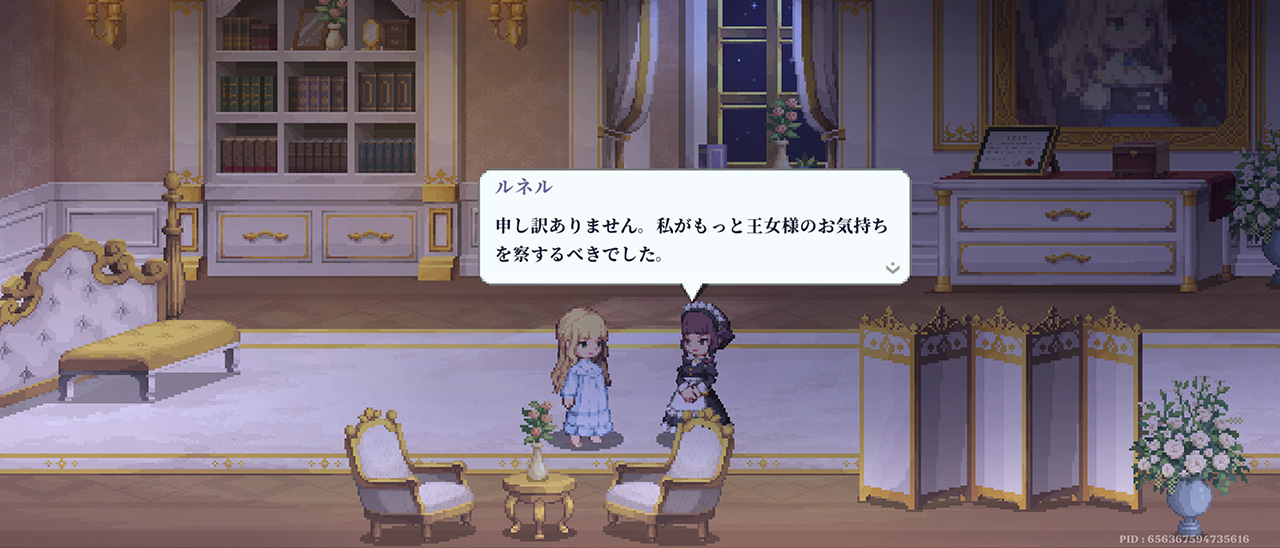Click Runel's speech bubble to continue
Viewport: 1280px width, 548px height.
tap(694, 228)
